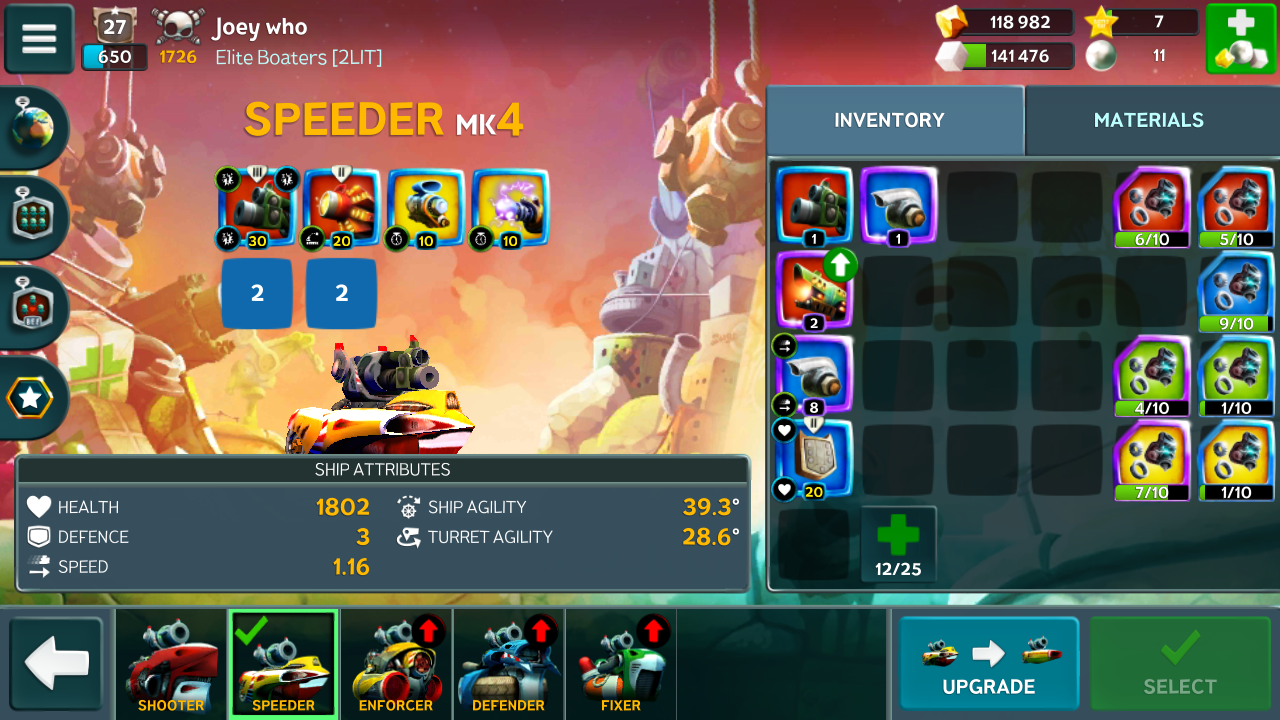Select the blue material showing 9/10
This screenshot has height=720, width=1280.
click(x=1236, y=290)
